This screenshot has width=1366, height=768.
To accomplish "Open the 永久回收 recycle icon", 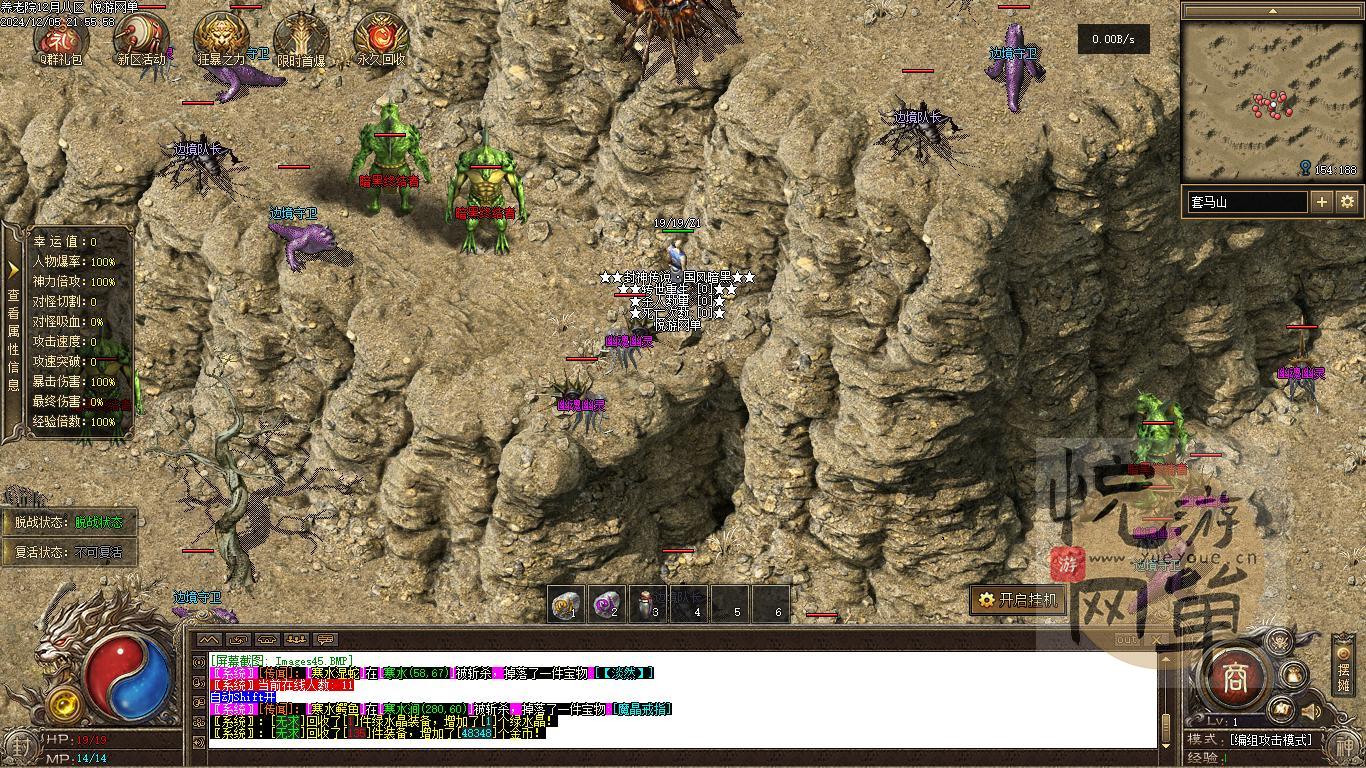I will (381, 38).
